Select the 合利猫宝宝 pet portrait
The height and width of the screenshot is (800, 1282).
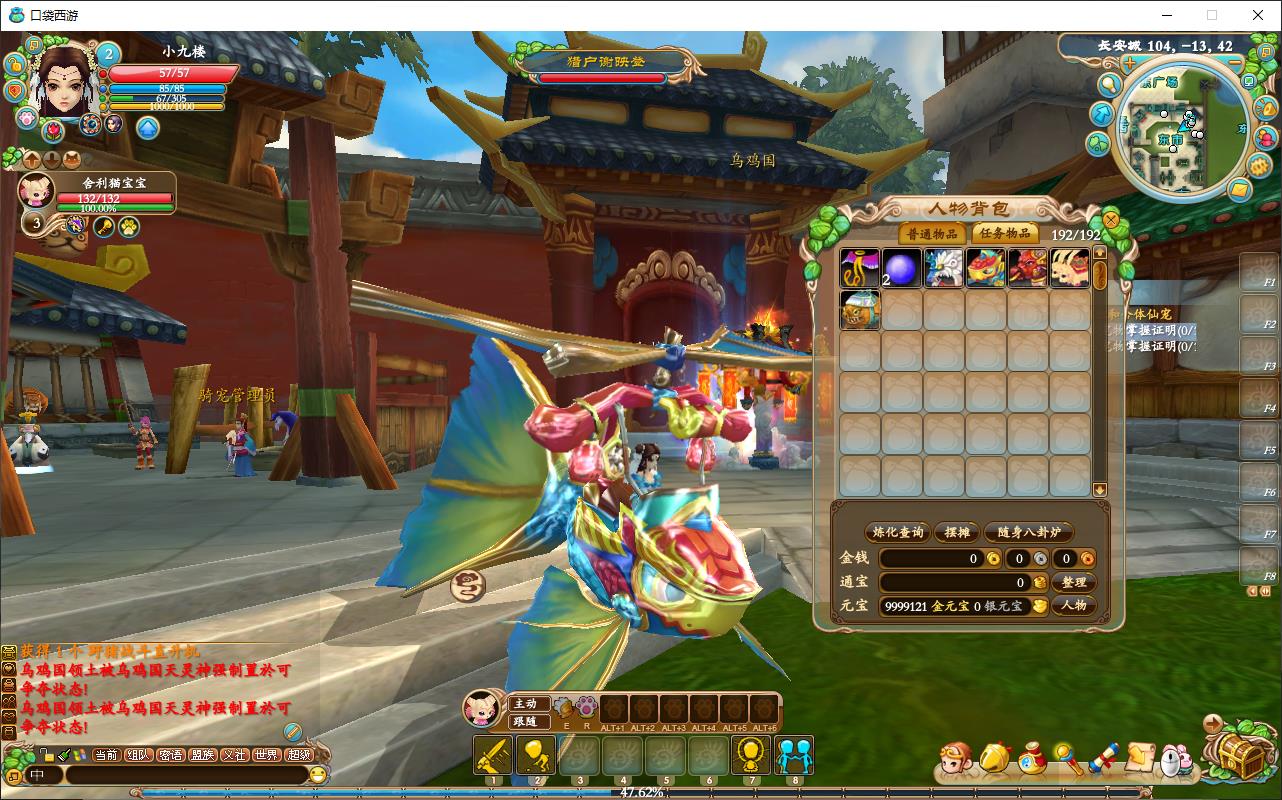click(37, 190)
